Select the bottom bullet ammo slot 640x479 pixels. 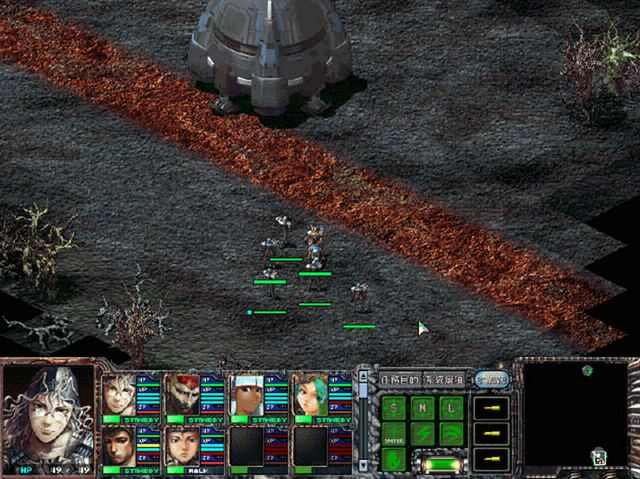pyautogui.click(x=491, y=459)
